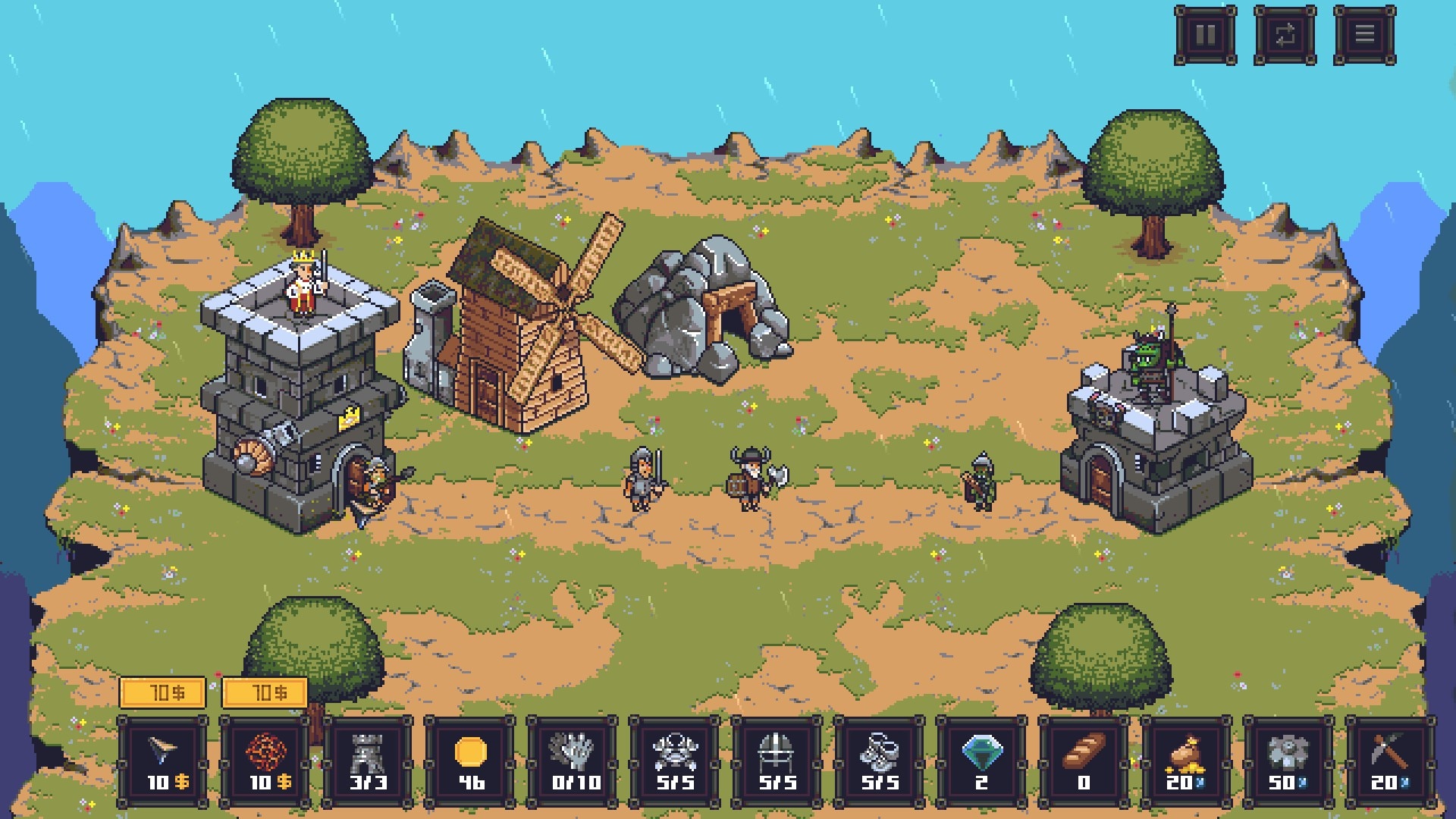Click the gold coin slot
The image size is (1456, 819).
470,761
